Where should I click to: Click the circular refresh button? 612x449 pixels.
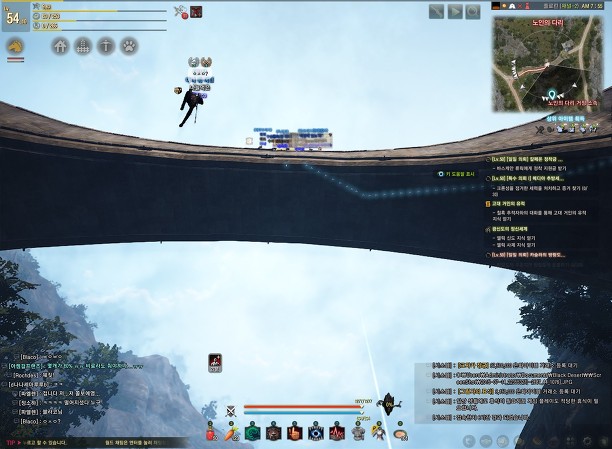474,11
